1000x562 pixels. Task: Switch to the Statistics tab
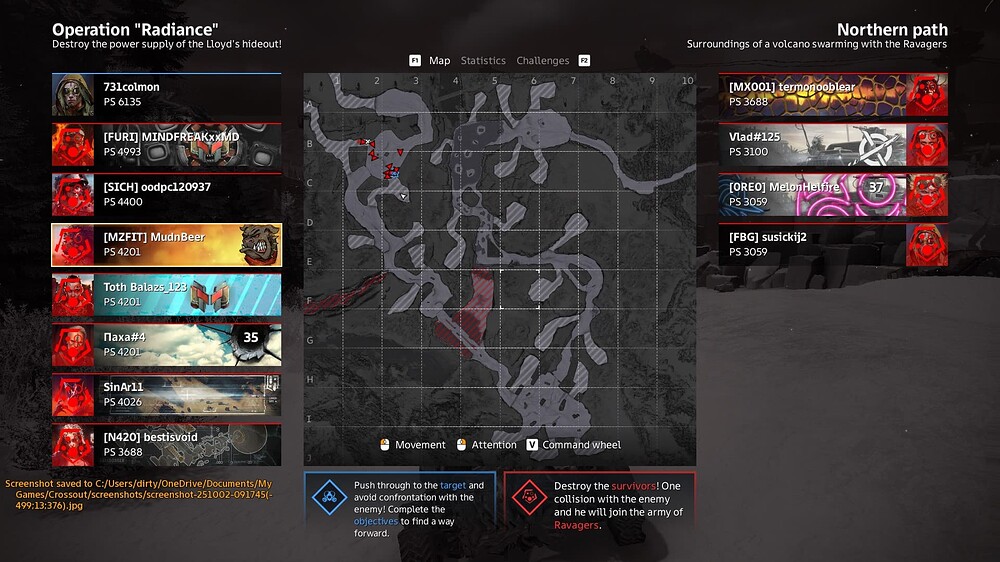point(483,61)
